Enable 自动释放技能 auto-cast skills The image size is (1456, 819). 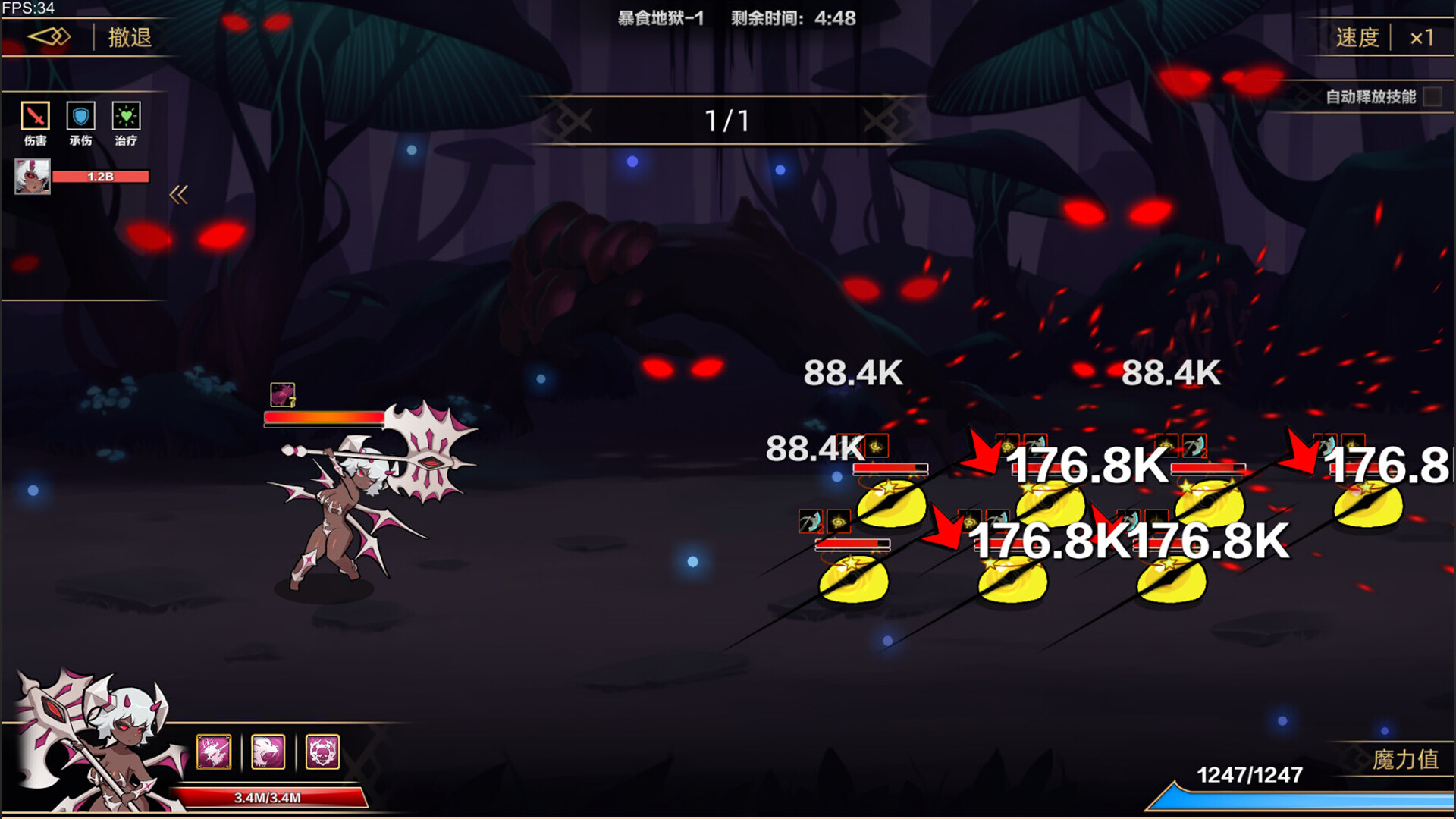tap(1432, 96)
